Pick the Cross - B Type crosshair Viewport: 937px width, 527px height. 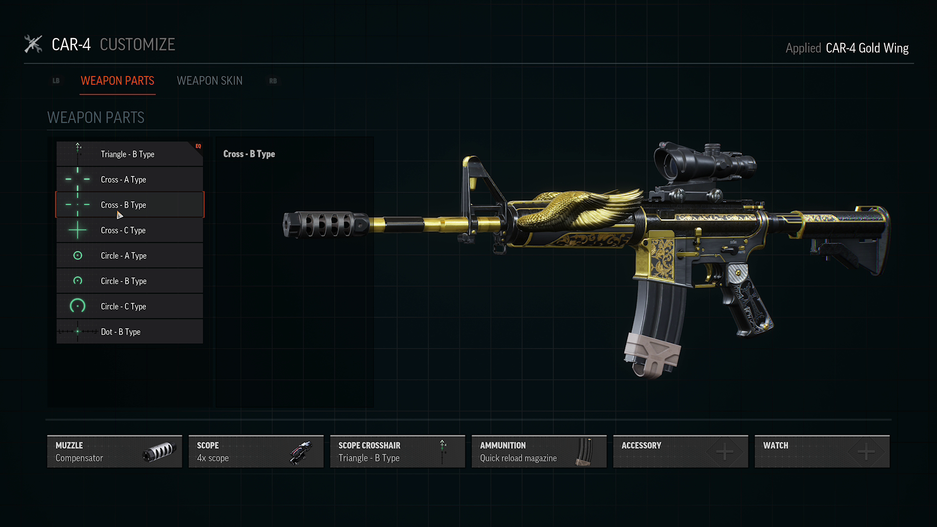[x=129, y=205]
